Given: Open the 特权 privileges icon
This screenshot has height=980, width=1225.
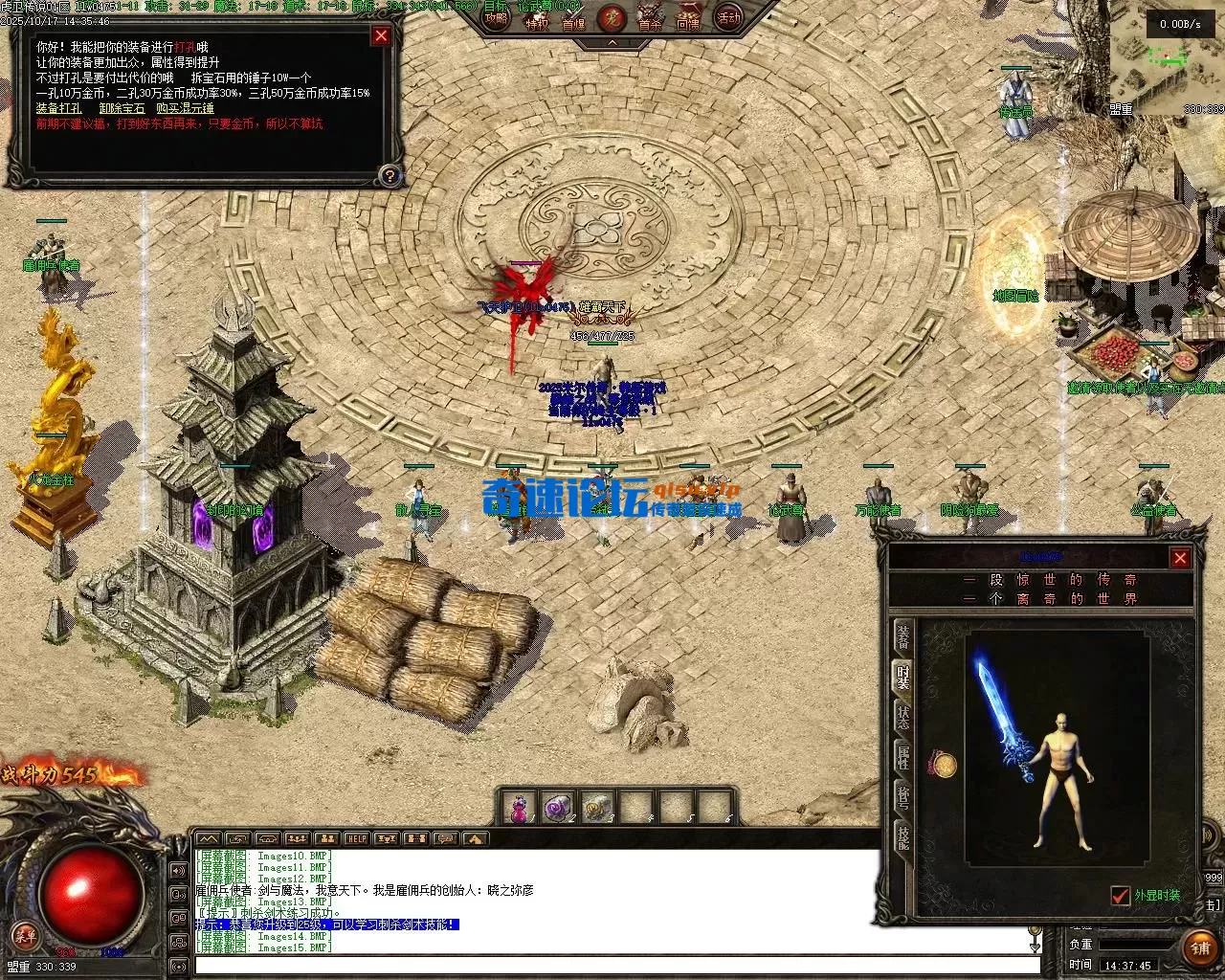Looking at the screenshot, I should coord(537,21).
